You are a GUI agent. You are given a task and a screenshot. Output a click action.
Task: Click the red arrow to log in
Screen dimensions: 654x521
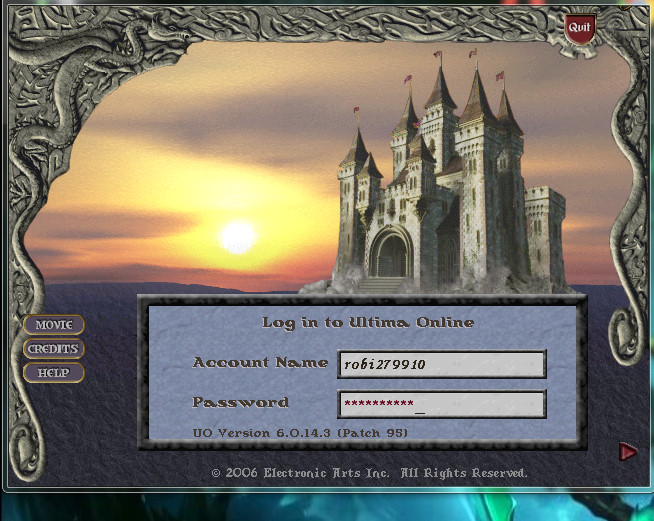point(628,452)
